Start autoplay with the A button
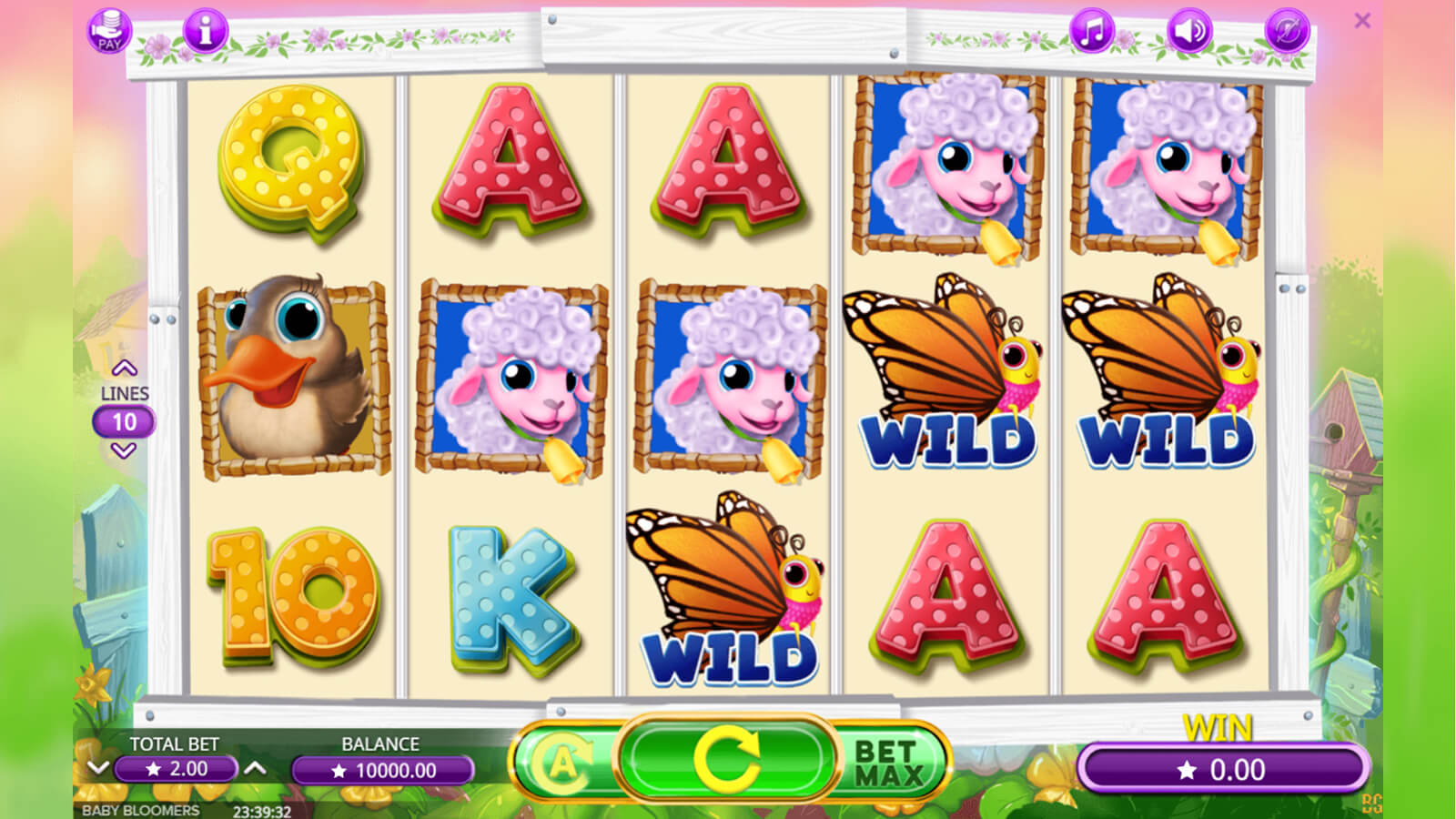The image size is (1456, 819). click(564, 762)
